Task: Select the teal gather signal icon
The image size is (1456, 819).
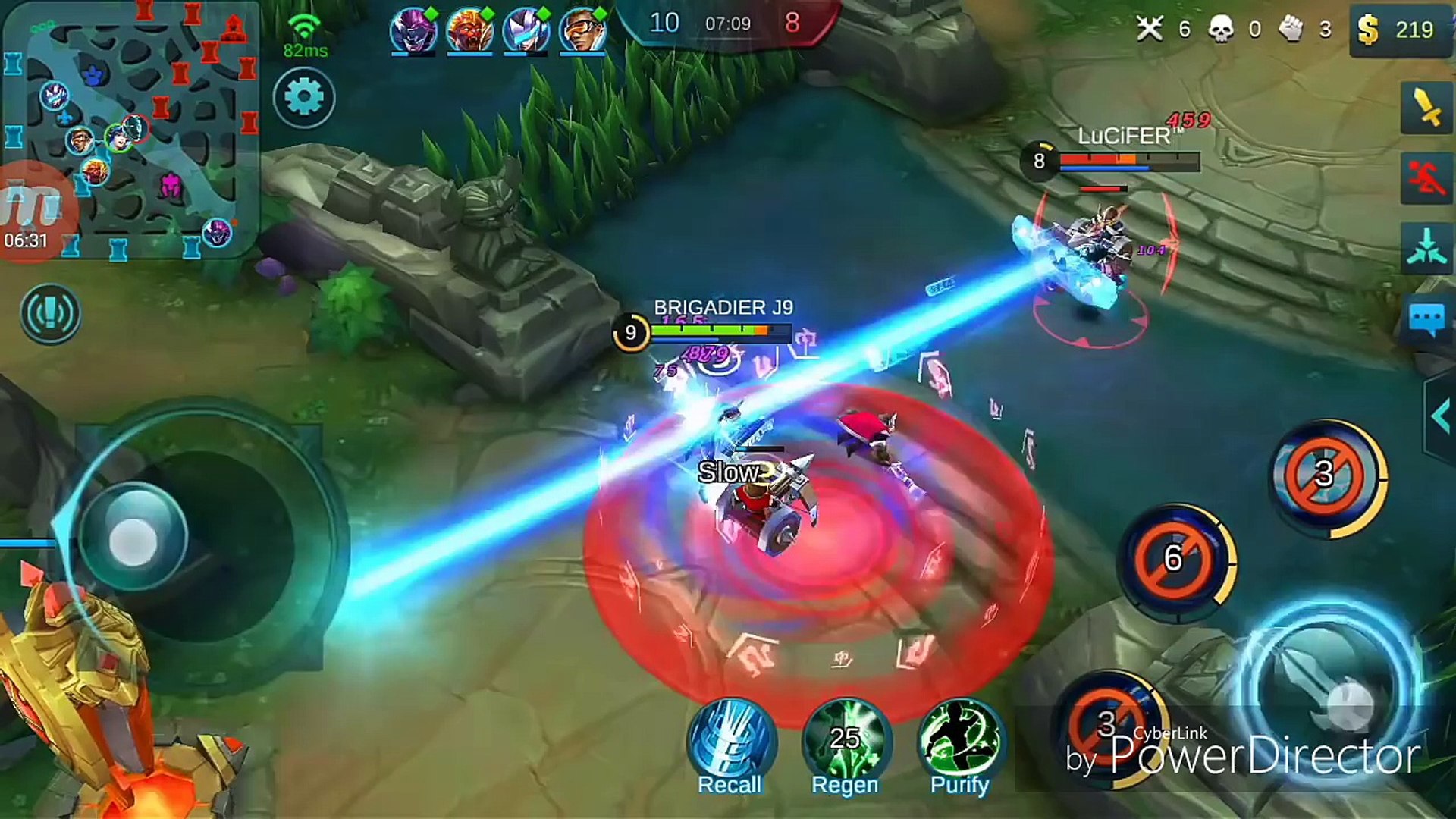Action: click(x=1426, y=248)
